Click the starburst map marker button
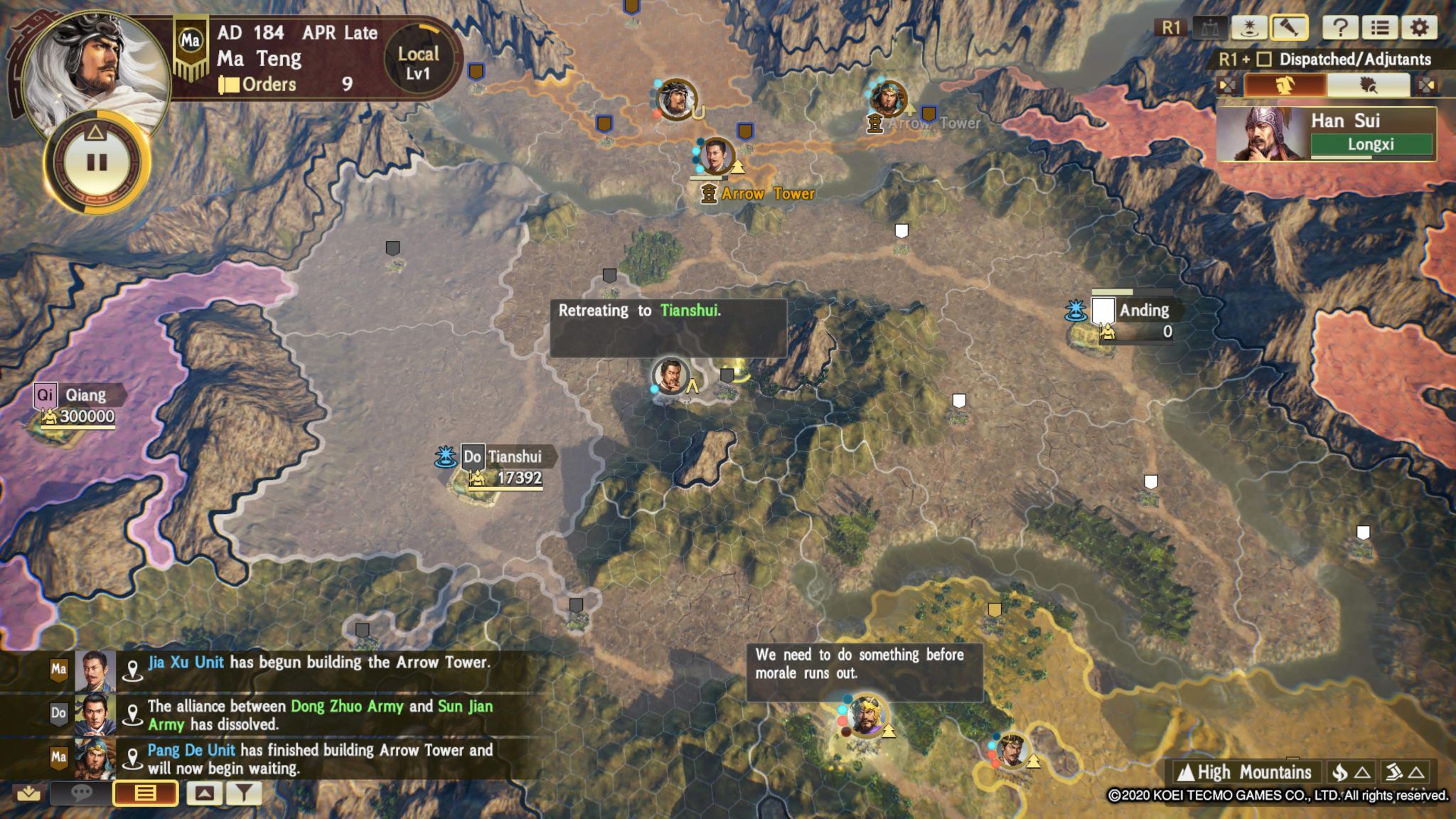Screen dimensions: 1456x819 tap(1249, 28)
